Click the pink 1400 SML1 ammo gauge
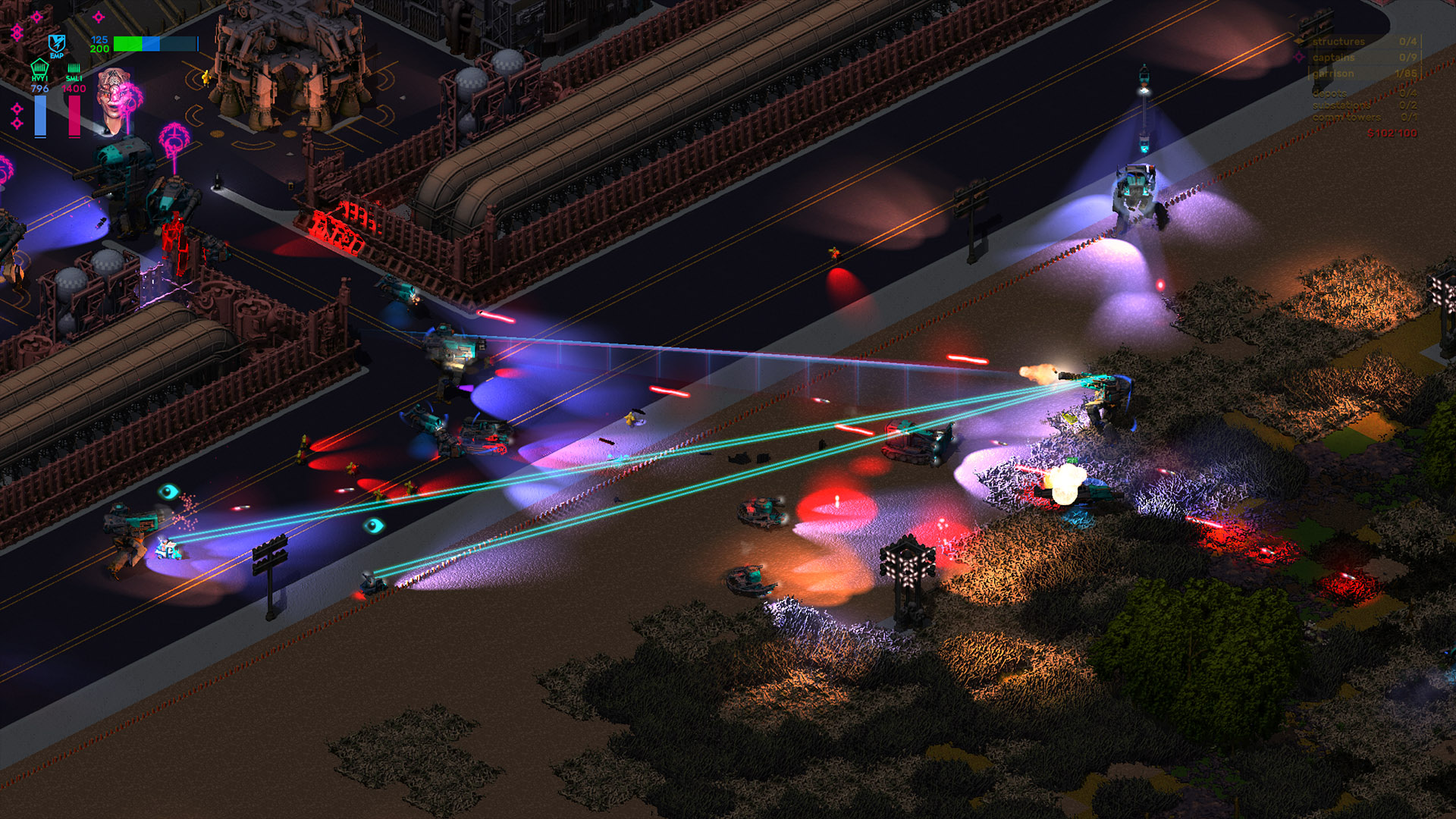The image size is (1456, 819). click(74, 115)
